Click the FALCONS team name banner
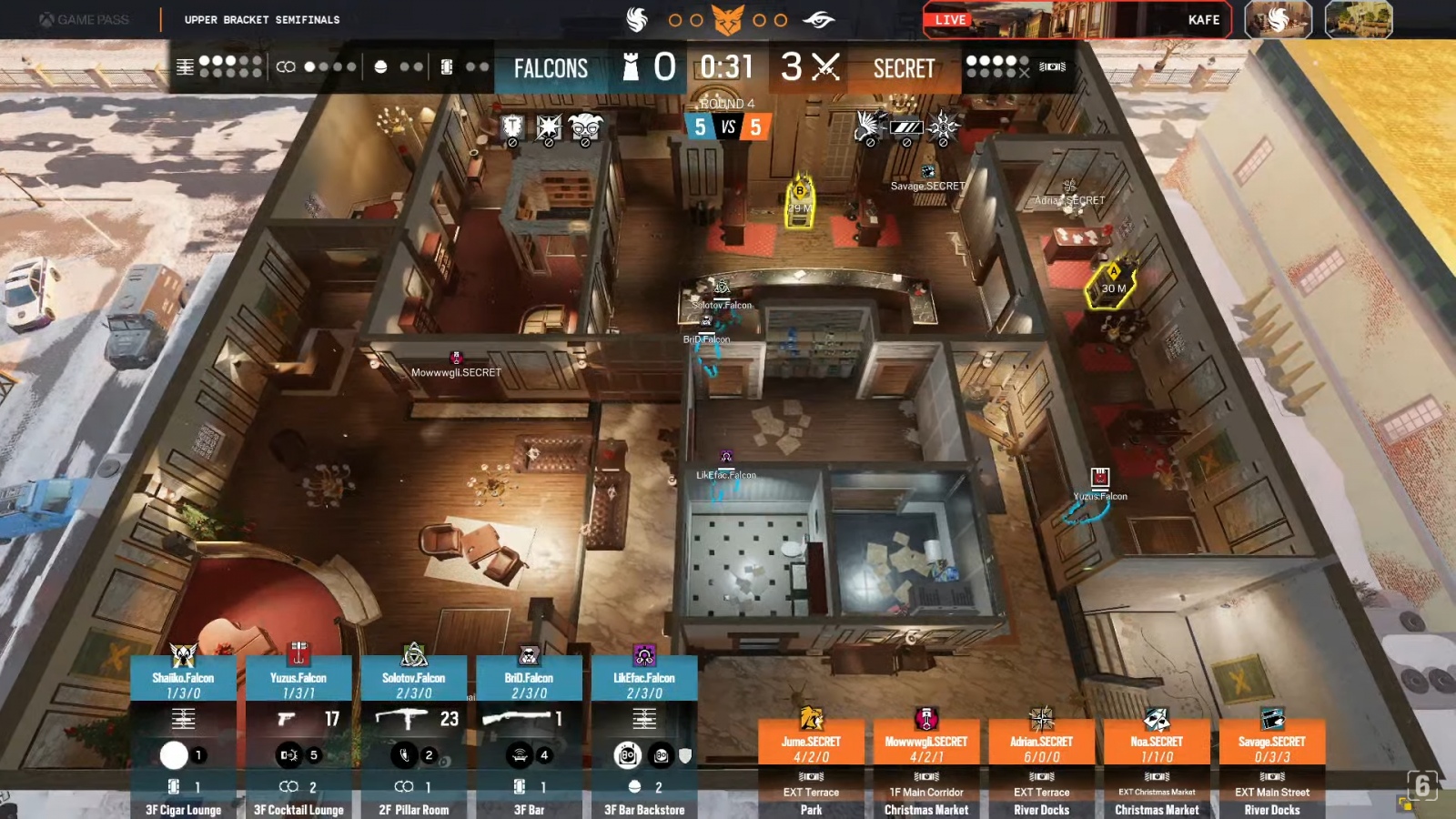1456x819 pixels. click(551, 68)
